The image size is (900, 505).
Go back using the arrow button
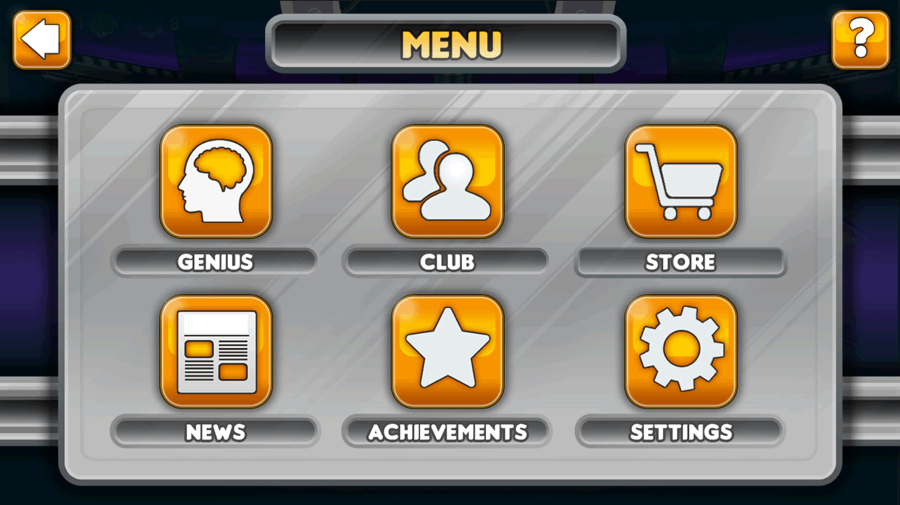tap(42, 40)
